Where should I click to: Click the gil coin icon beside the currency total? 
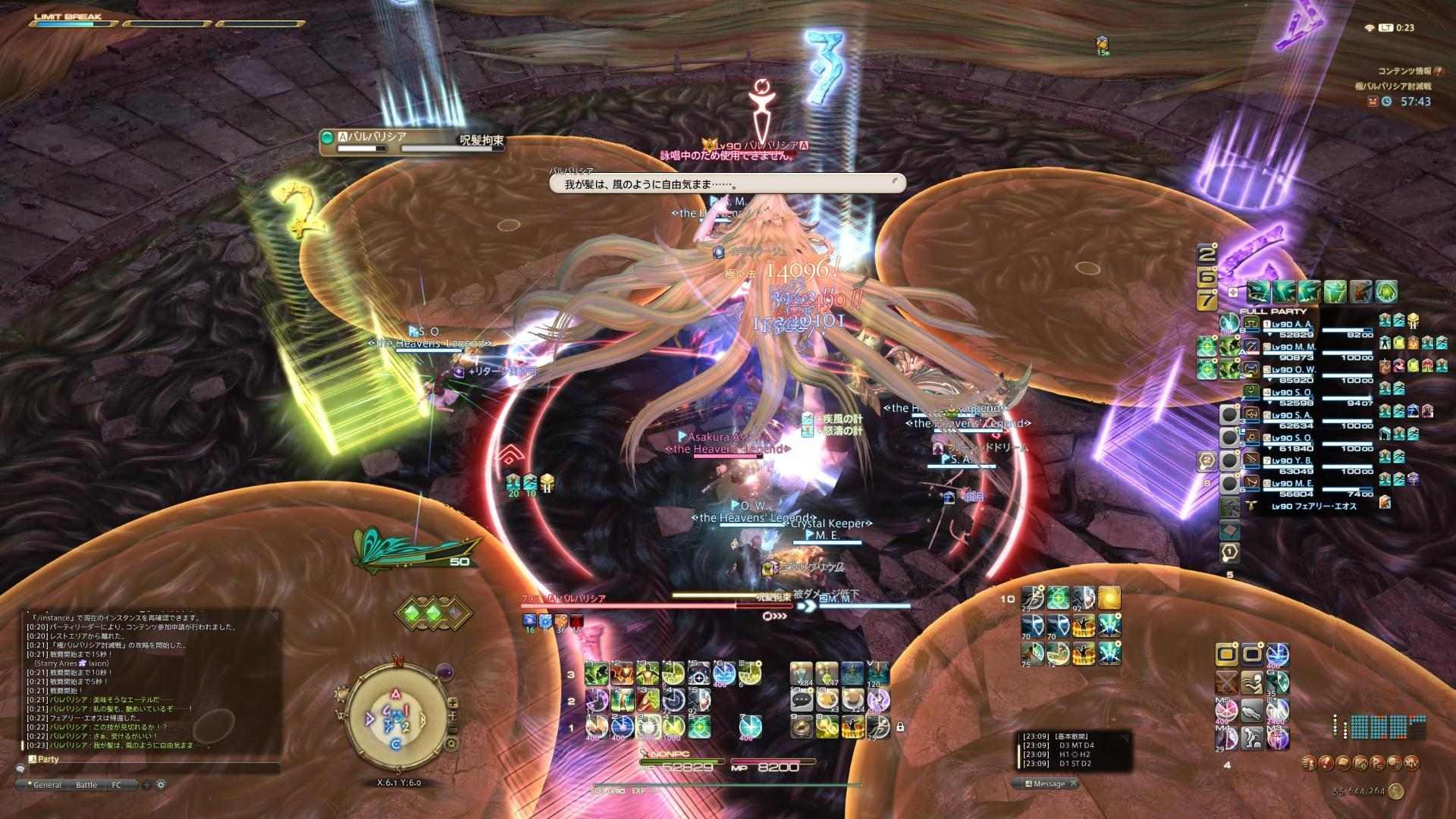[x=1397, y=791]
